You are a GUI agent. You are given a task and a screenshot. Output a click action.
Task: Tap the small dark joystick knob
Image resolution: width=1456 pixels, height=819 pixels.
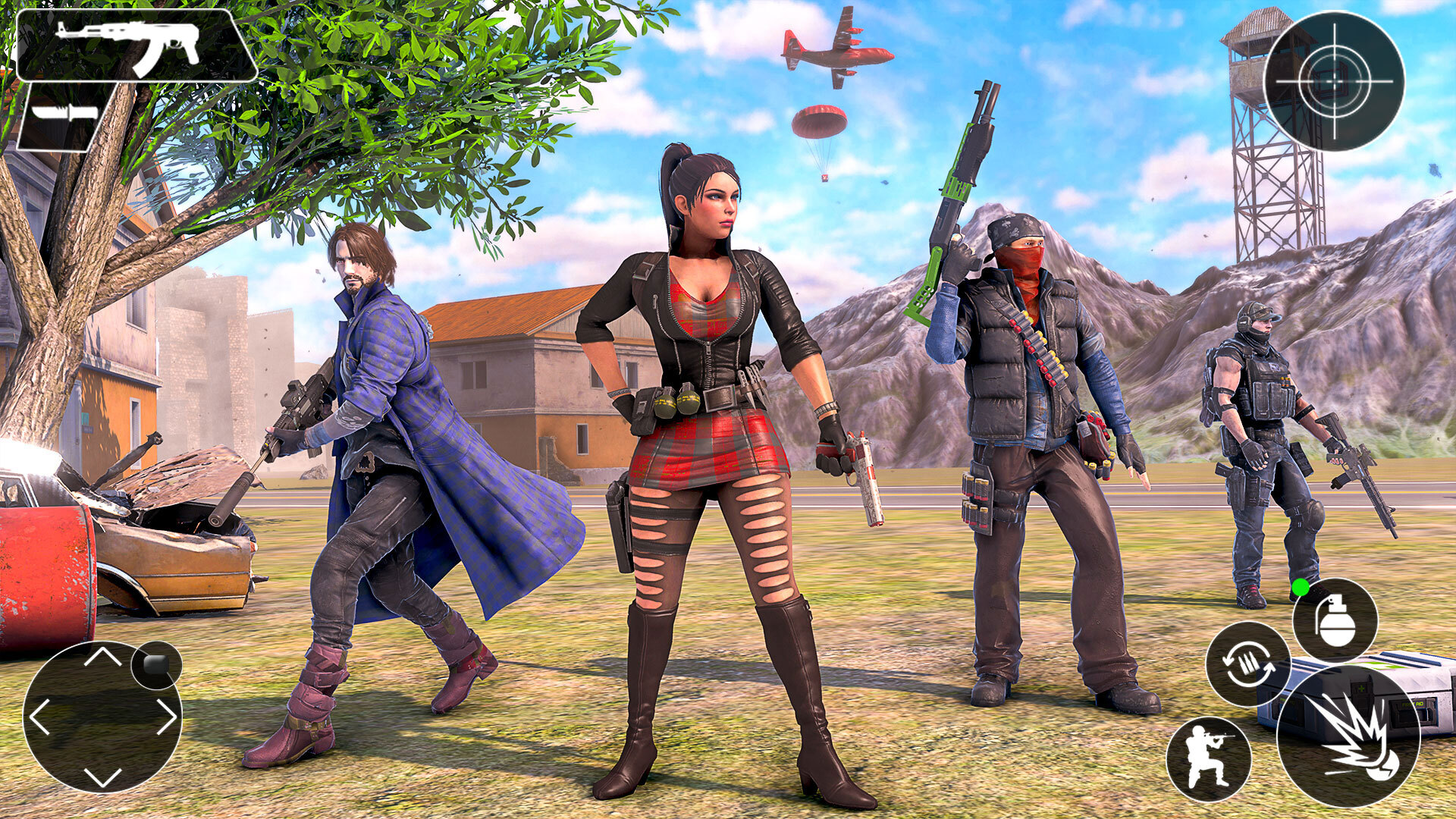(x=156, y=665)
